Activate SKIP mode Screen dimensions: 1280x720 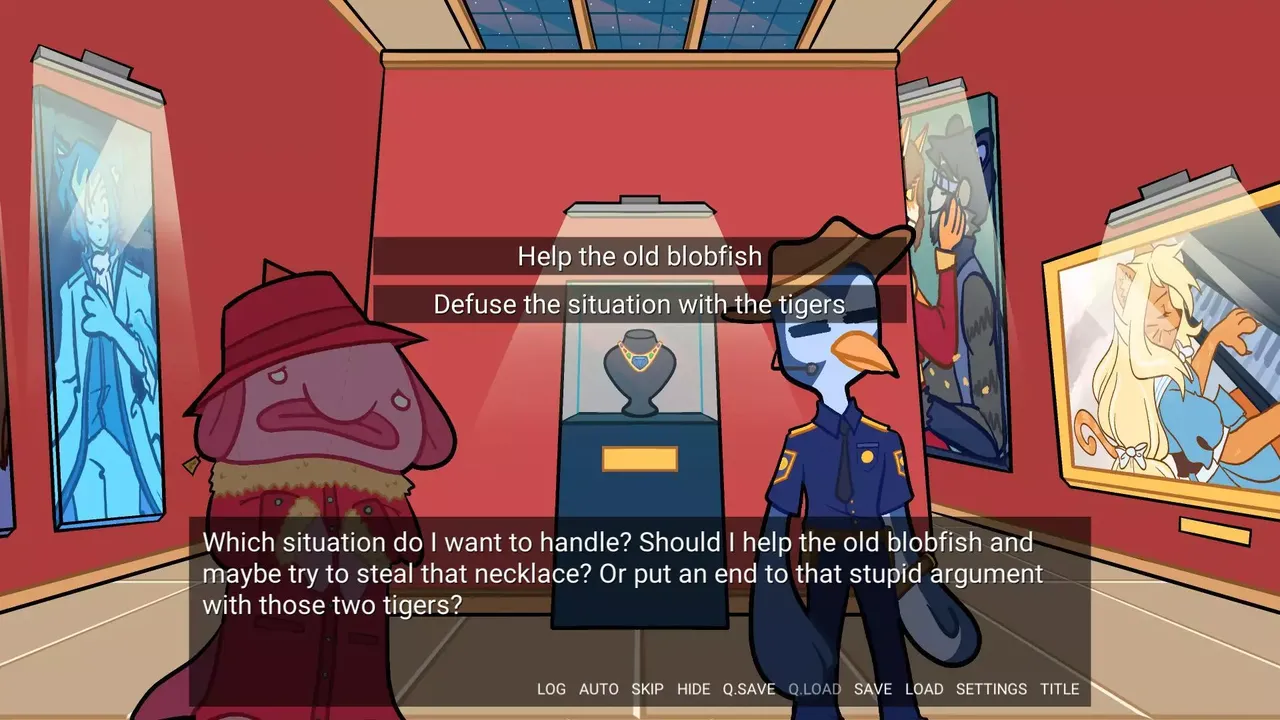click(x=648, y=689)
